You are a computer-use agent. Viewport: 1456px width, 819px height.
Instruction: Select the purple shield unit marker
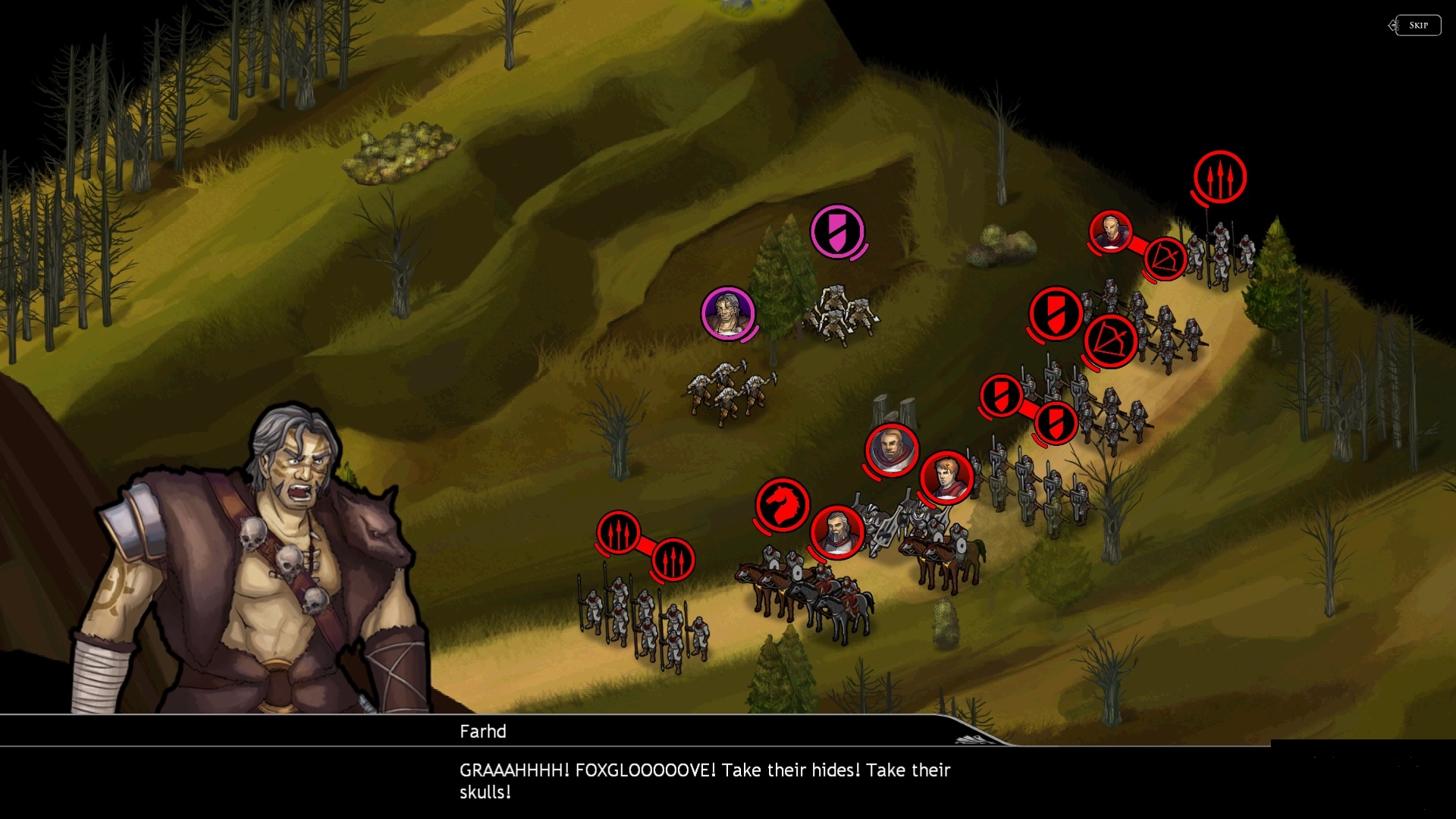837,231
